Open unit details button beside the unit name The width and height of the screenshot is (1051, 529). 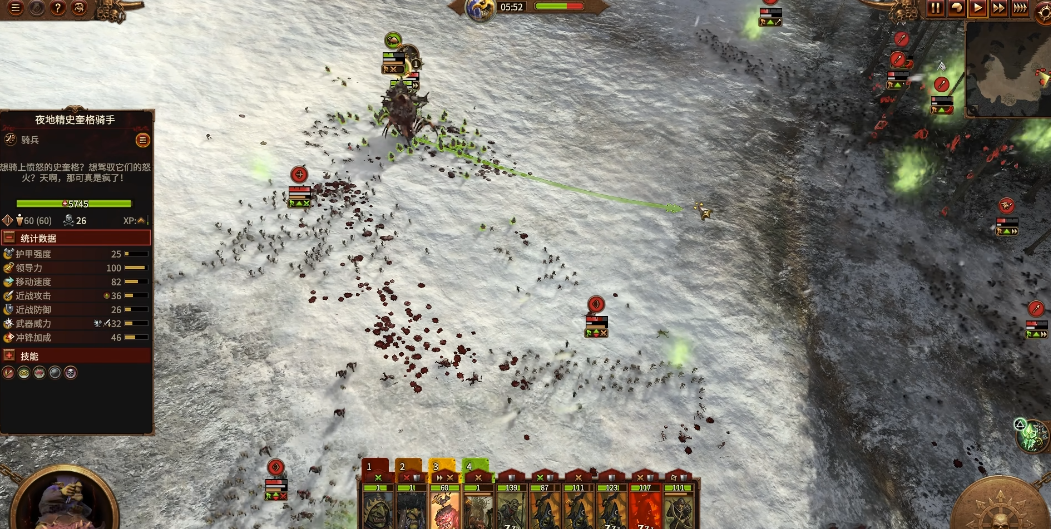pos(143,140)
